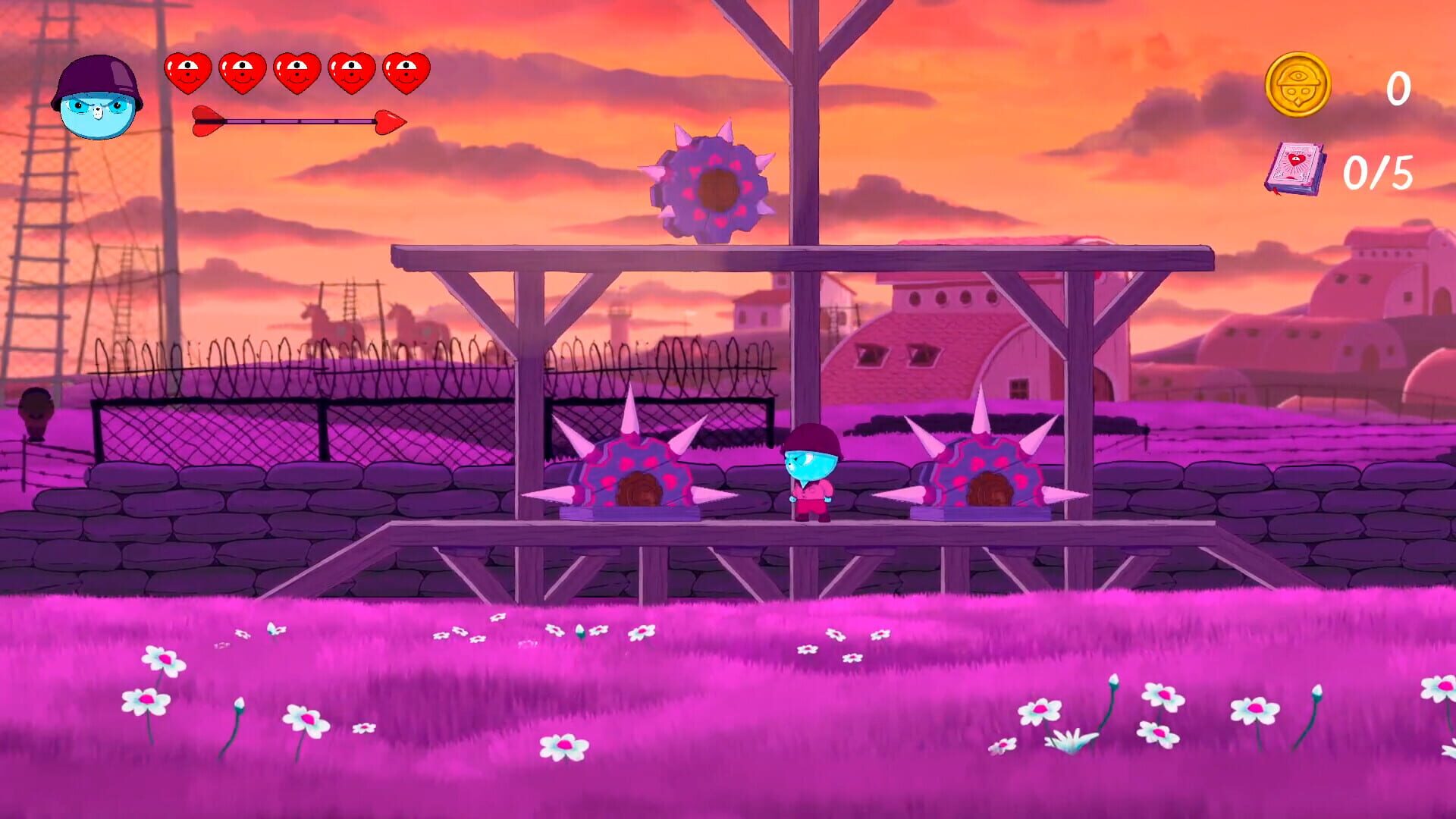Screen dimensions: 1456x819
Task: Click the middle heart of the five hearts
Action: pos(296,72)
